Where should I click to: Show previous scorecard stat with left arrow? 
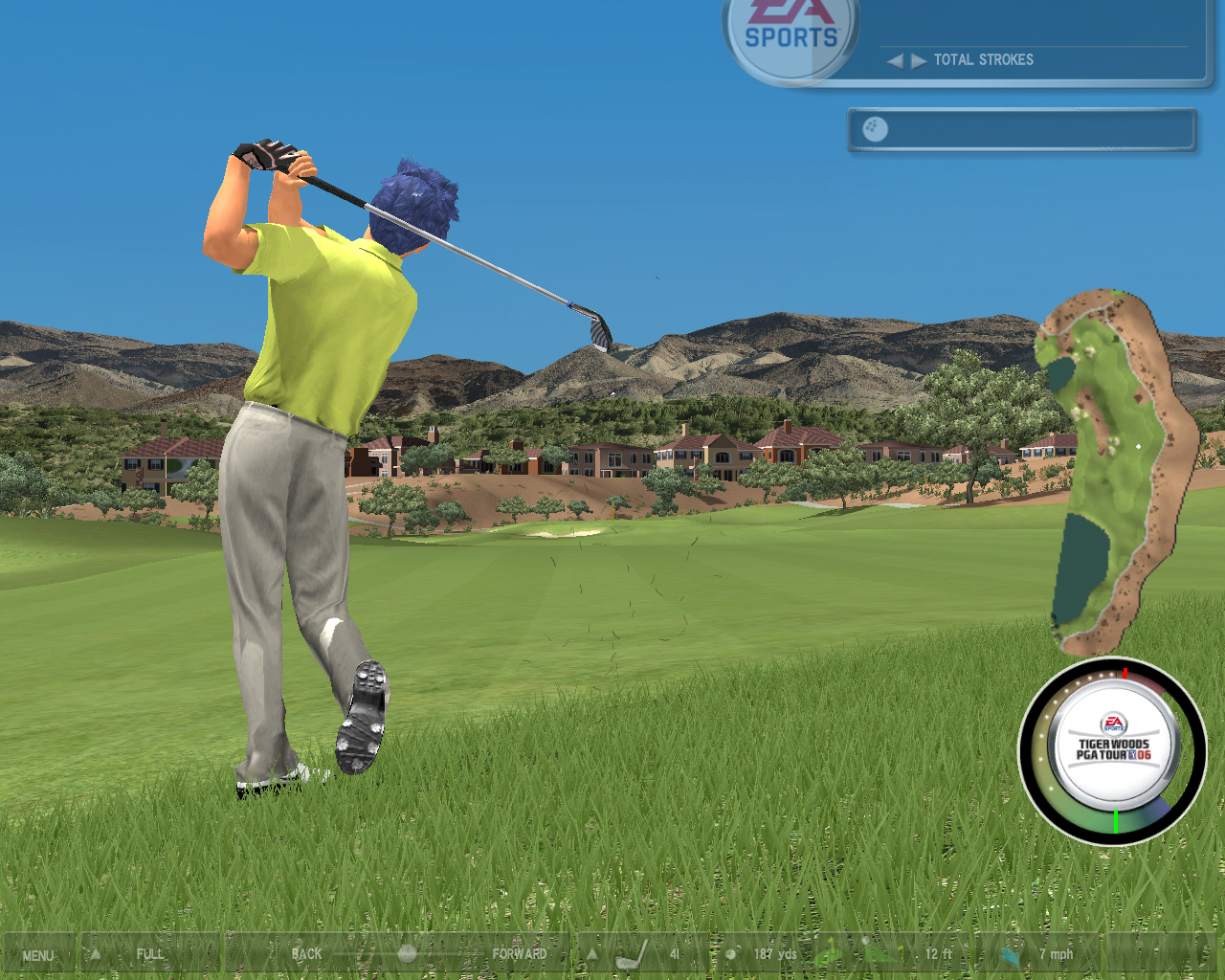(x=895, y=60)
